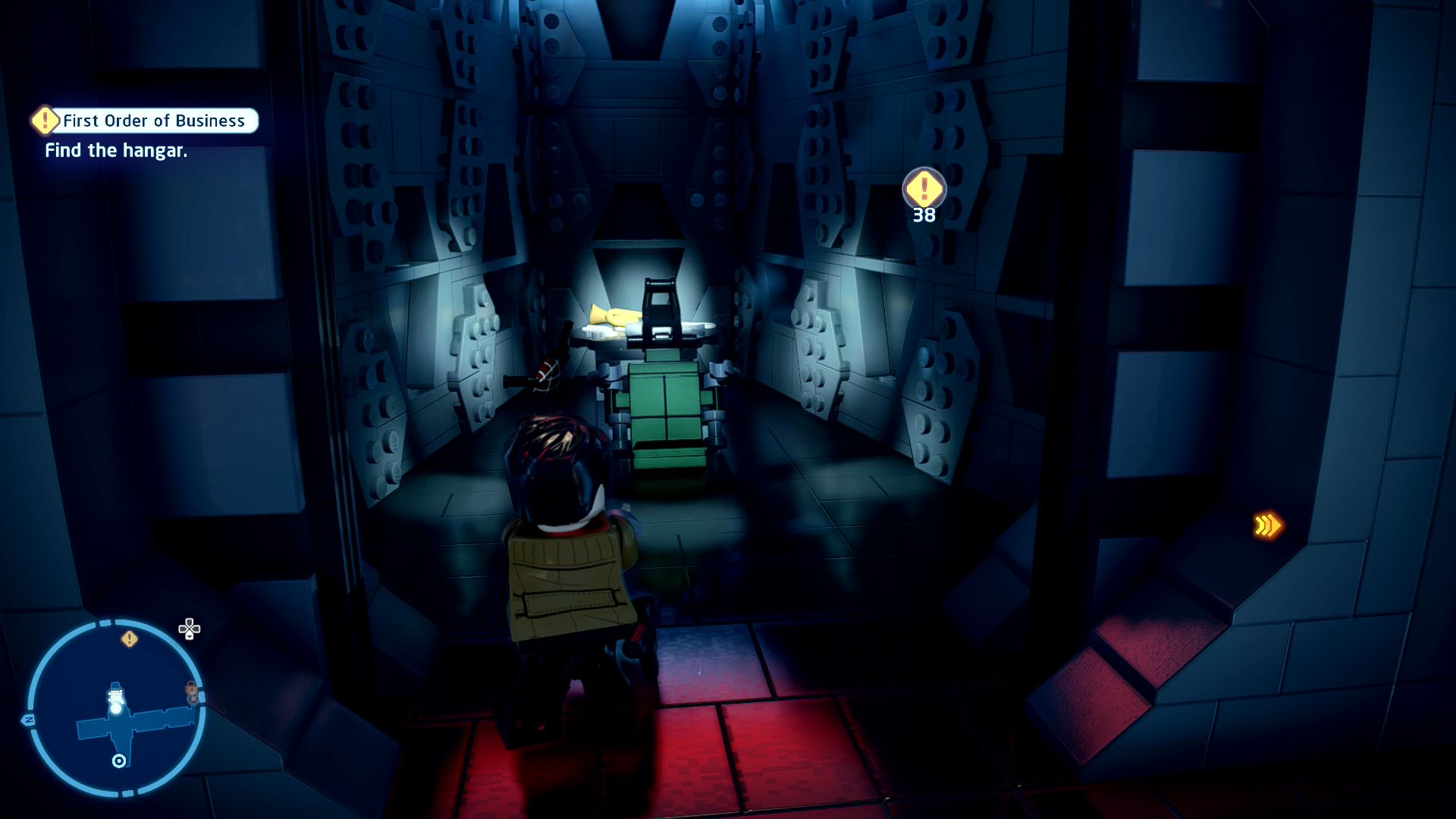Select the padlock icon on the minimap edge
1456x819 pixels.
(192, 692)
